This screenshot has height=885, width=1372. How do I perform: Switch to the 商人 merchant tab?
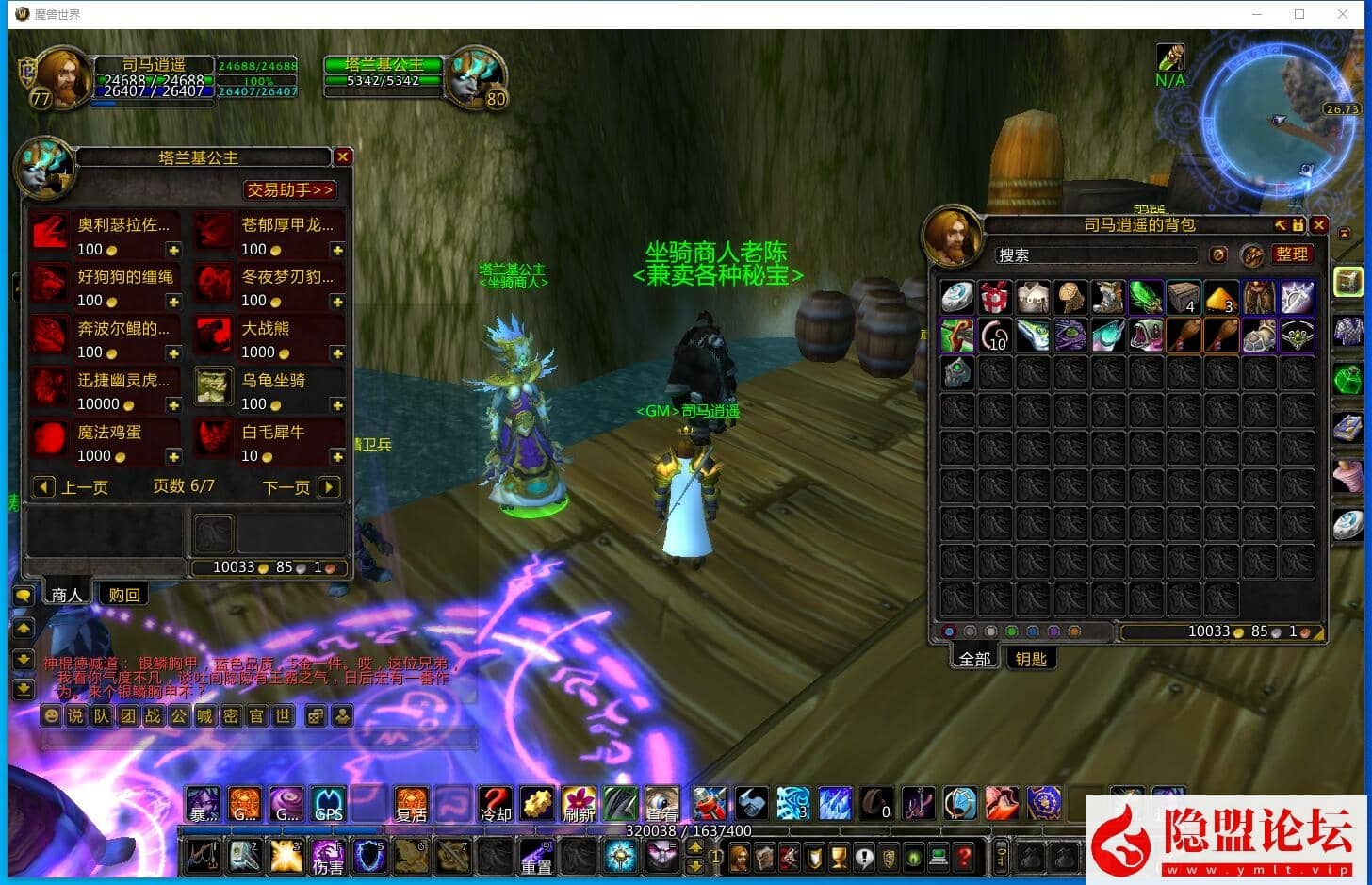coord(67,595)
